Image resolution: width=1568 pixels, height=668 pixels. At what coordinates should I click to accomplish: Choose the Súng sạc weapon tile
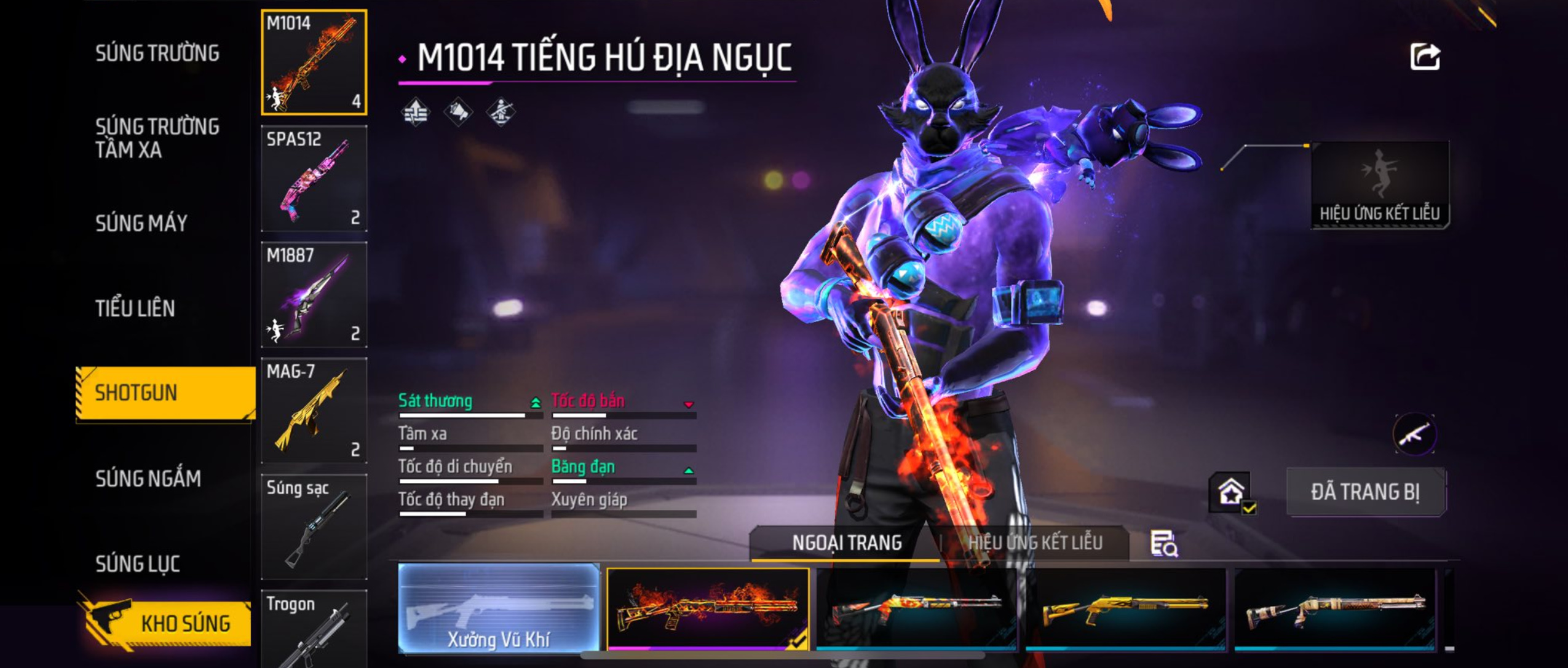314,526
